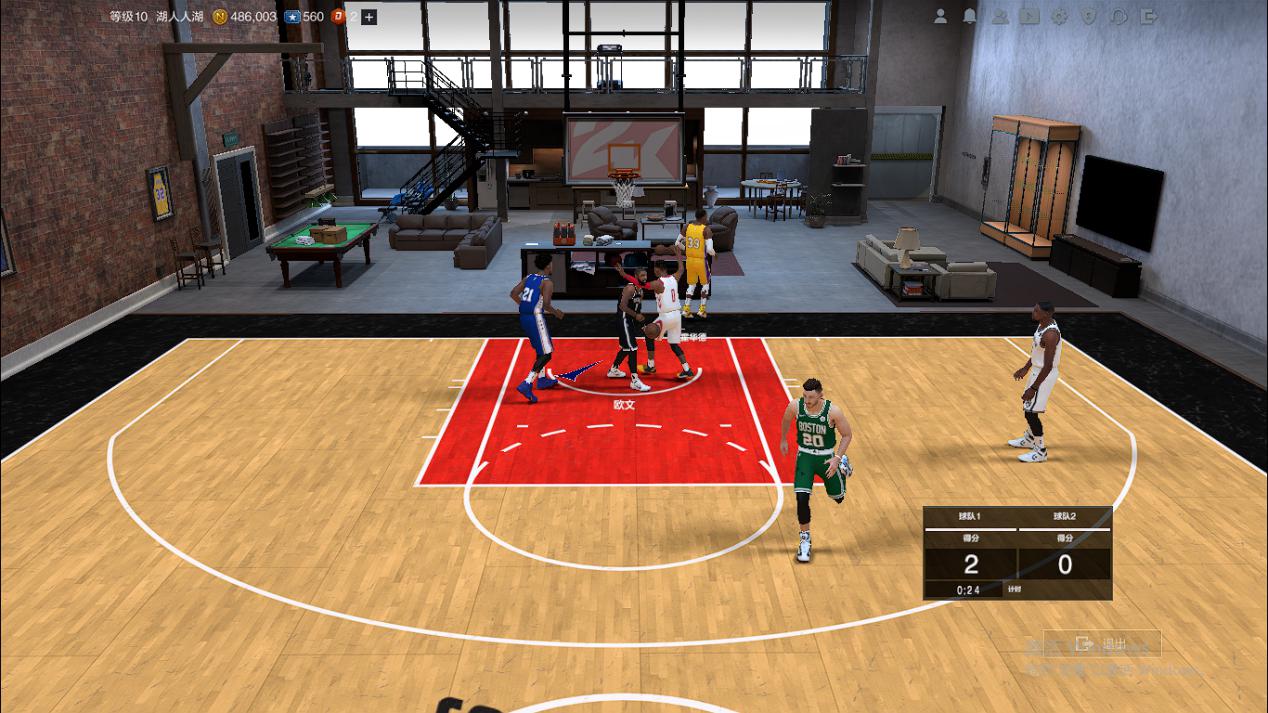Click the logout door icon in top bar
Viewport: 1268px width, 713px height.
pos(1149,16)
